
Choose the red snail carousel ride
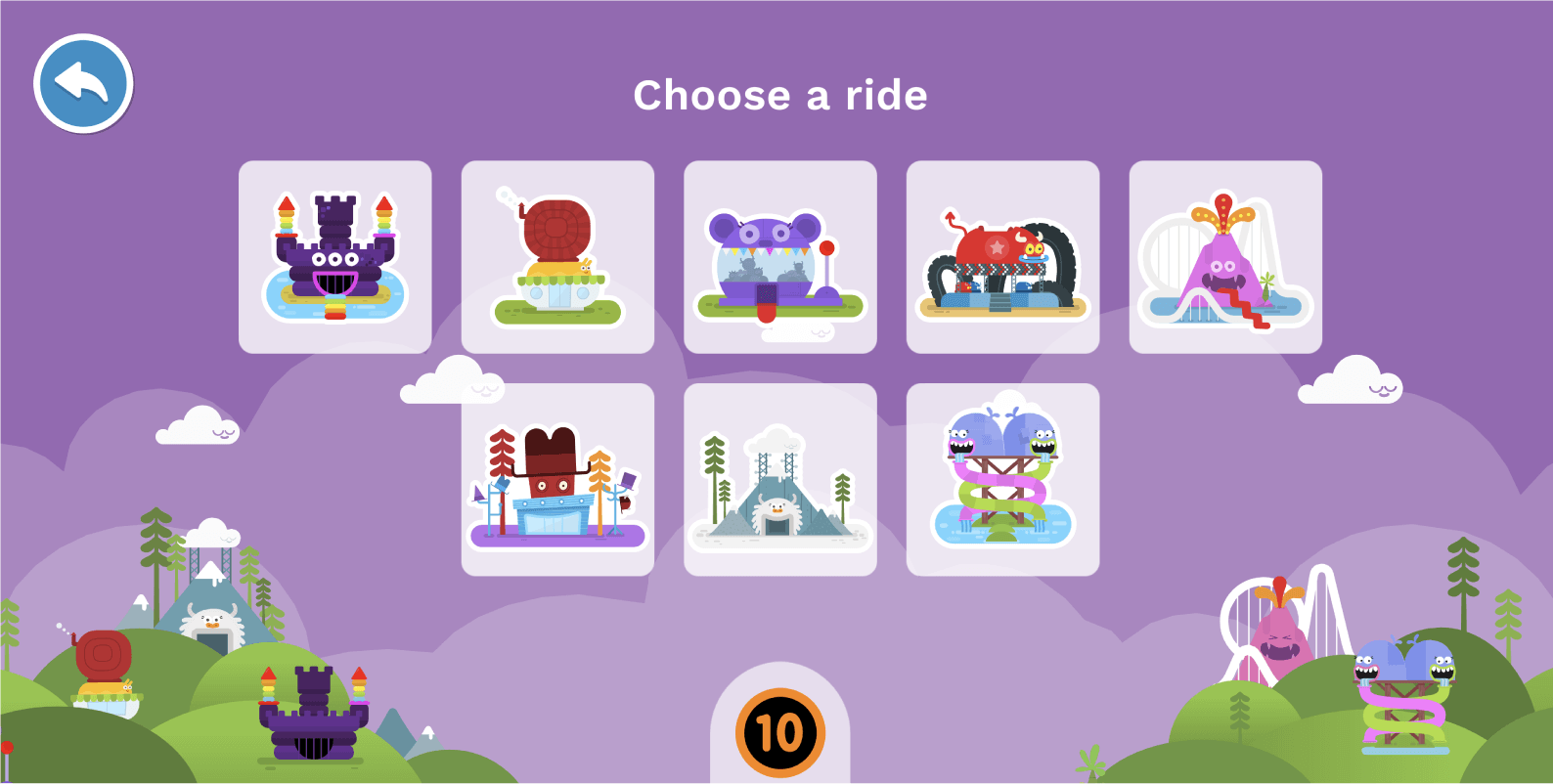click(557, 256)
